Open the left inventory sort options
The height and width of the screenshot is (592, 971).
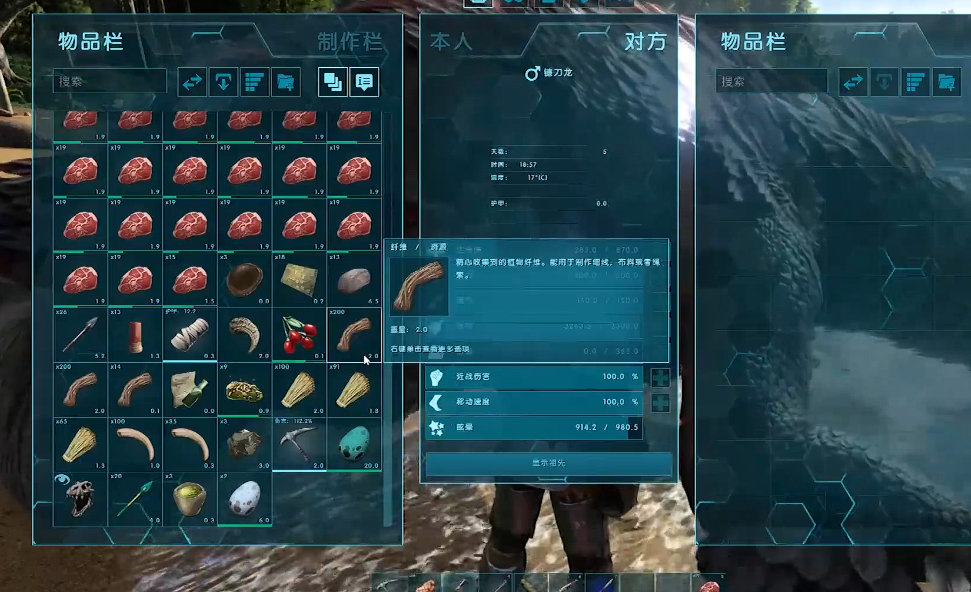click(255, 82)
